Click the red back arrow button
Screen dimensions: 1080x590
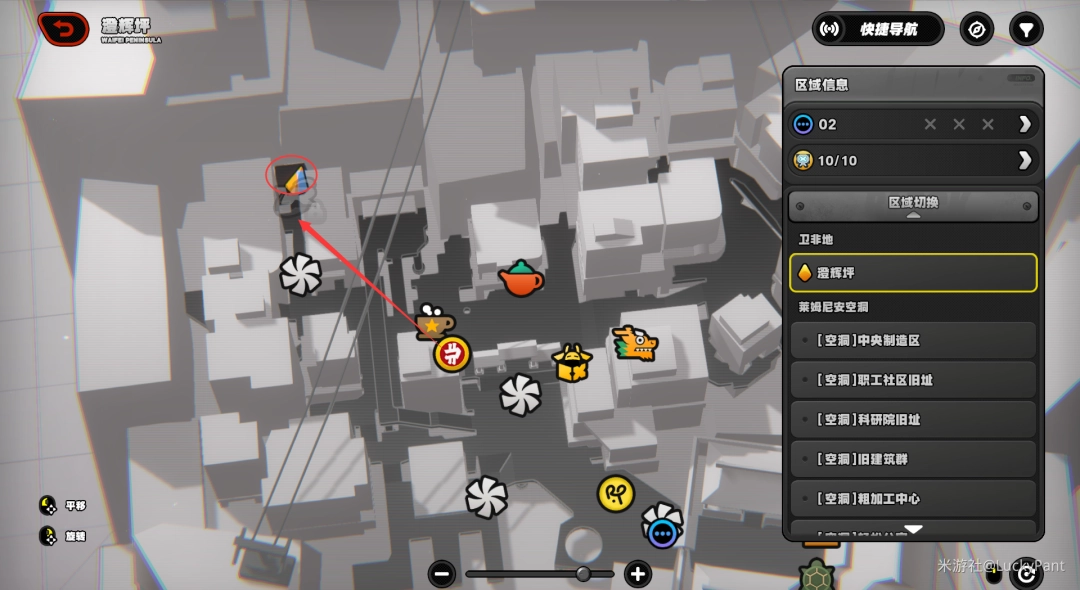(x=63, y=29)
